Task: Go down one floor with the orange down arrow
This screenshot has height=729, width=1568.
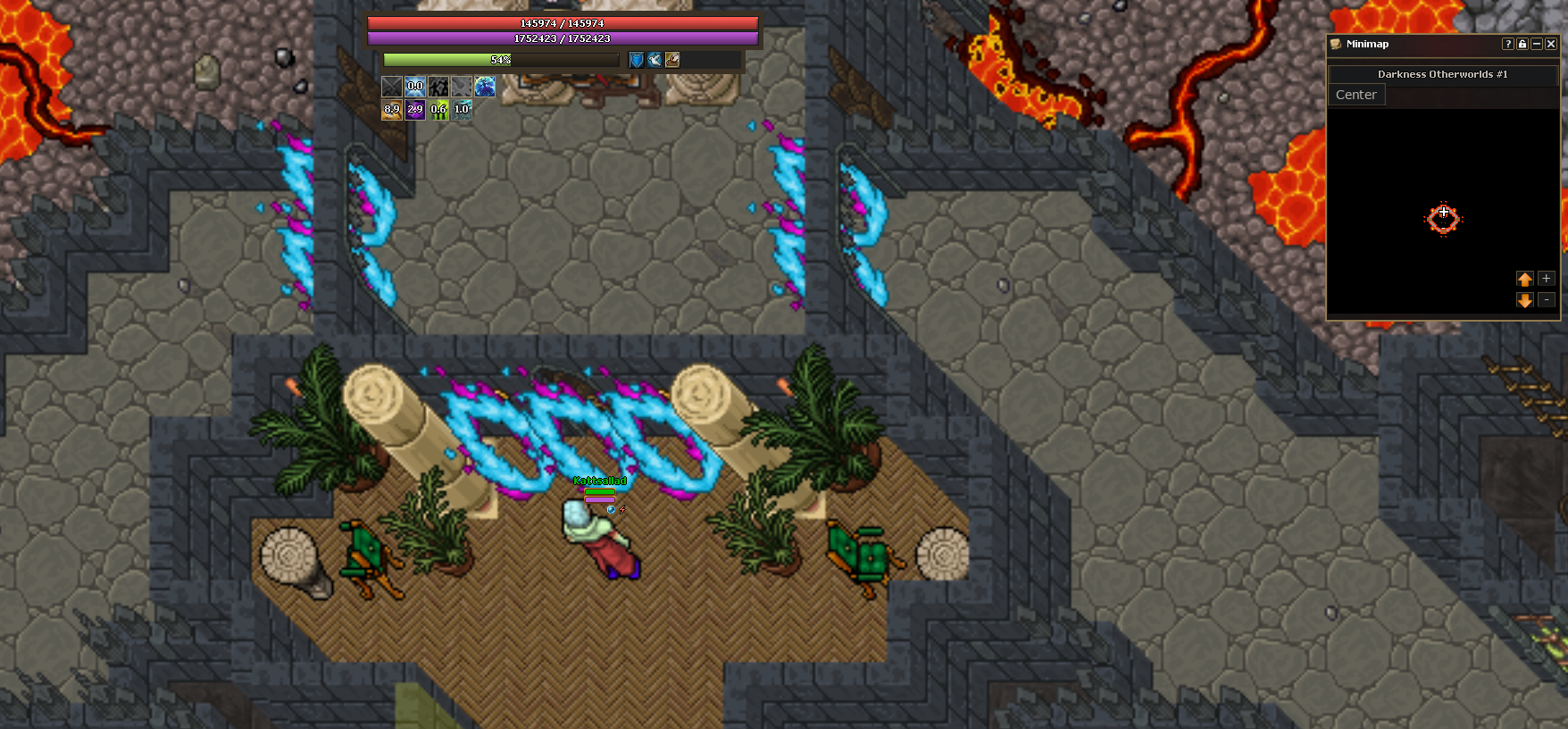Action: 1525,300
